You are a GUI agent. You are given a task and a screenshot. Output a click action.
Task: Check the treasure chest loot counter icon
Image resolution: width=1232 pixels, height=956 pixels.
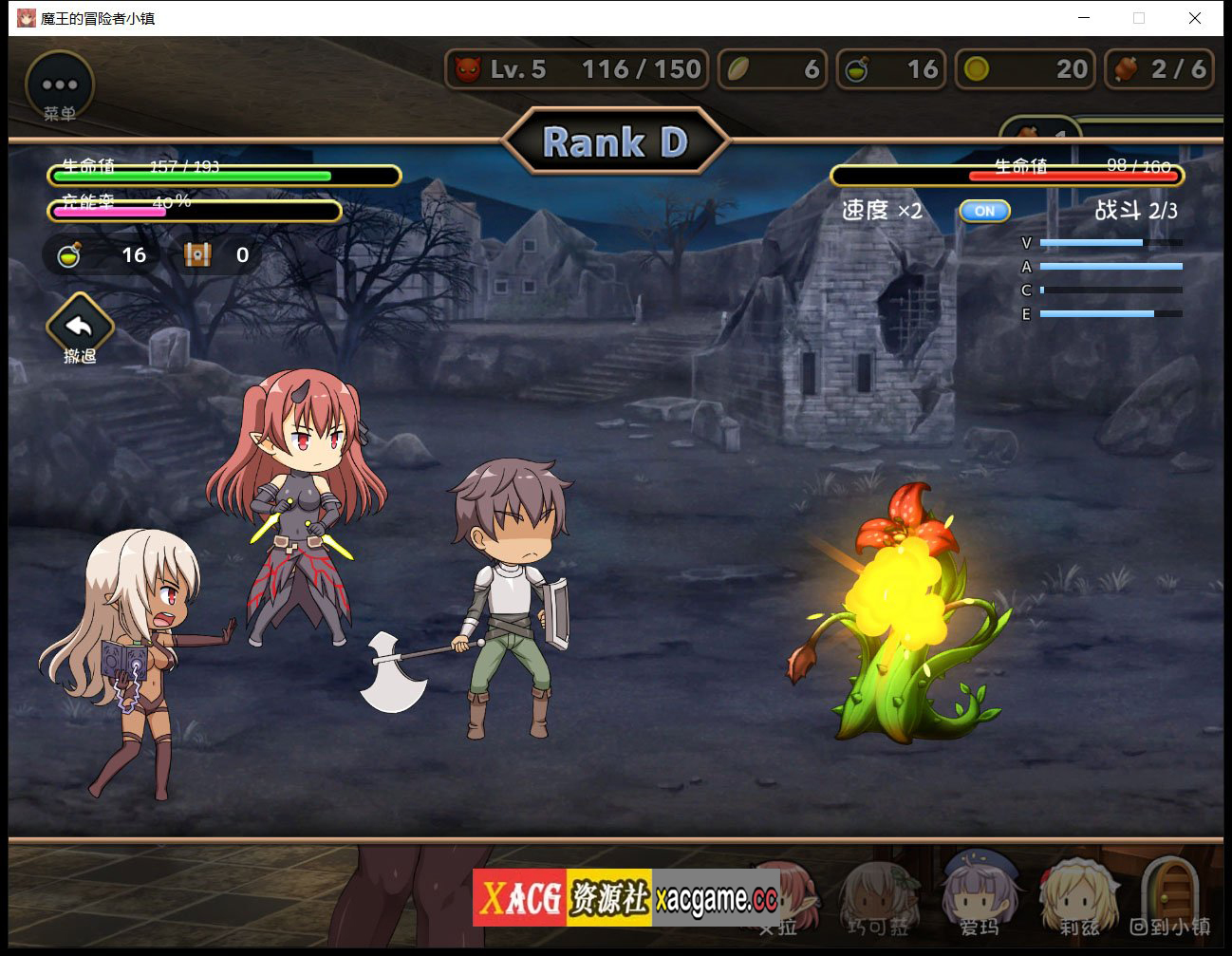[197, 254]
